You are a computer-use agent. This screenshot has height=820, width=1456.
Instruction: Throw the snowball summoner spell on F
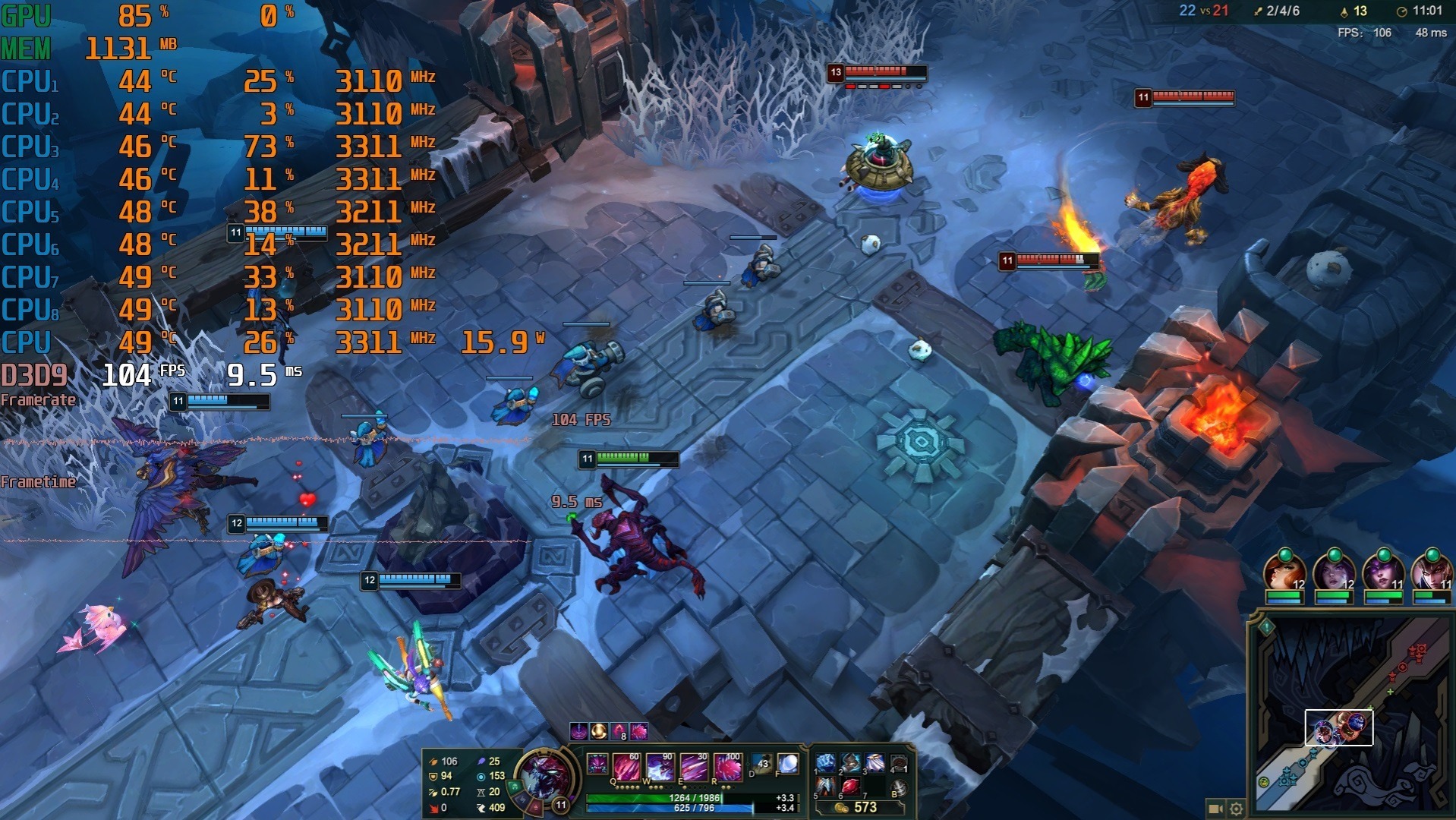tap(788, 765)
